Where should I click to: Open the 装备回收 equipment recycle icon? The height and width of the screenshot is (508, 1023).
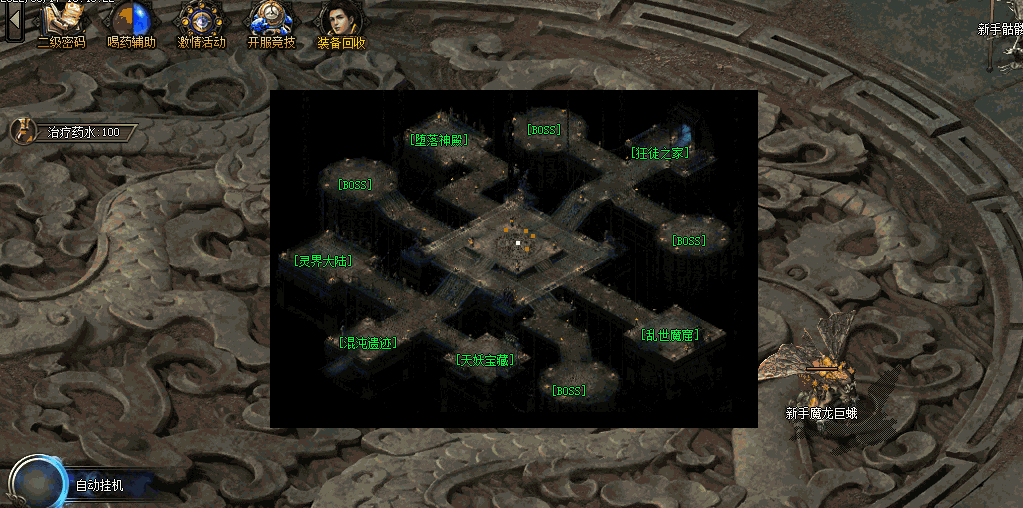coord(341,24)
